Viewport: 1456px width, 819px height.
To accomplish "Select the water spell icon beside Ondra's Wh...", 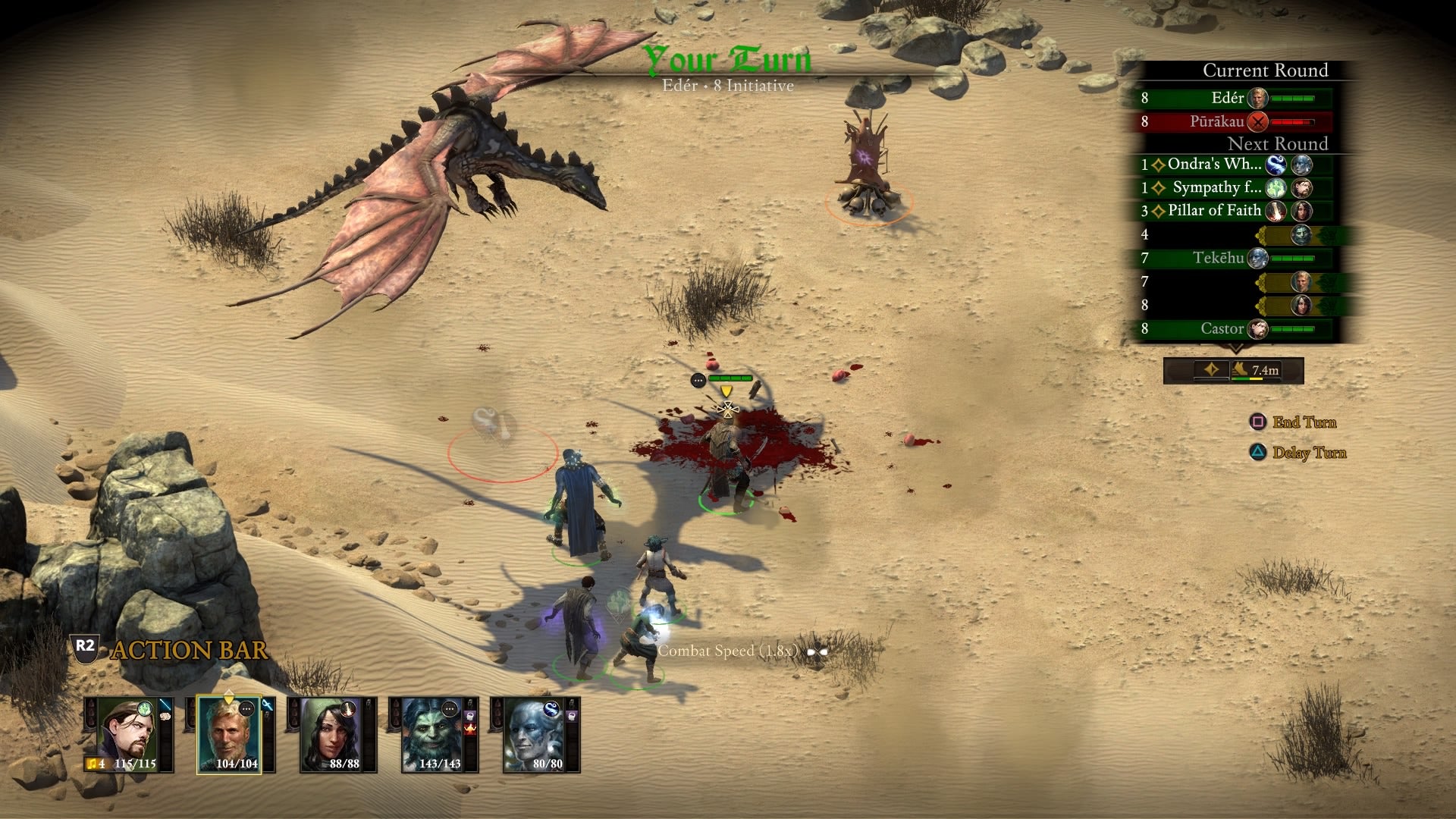I will 1276,165.
